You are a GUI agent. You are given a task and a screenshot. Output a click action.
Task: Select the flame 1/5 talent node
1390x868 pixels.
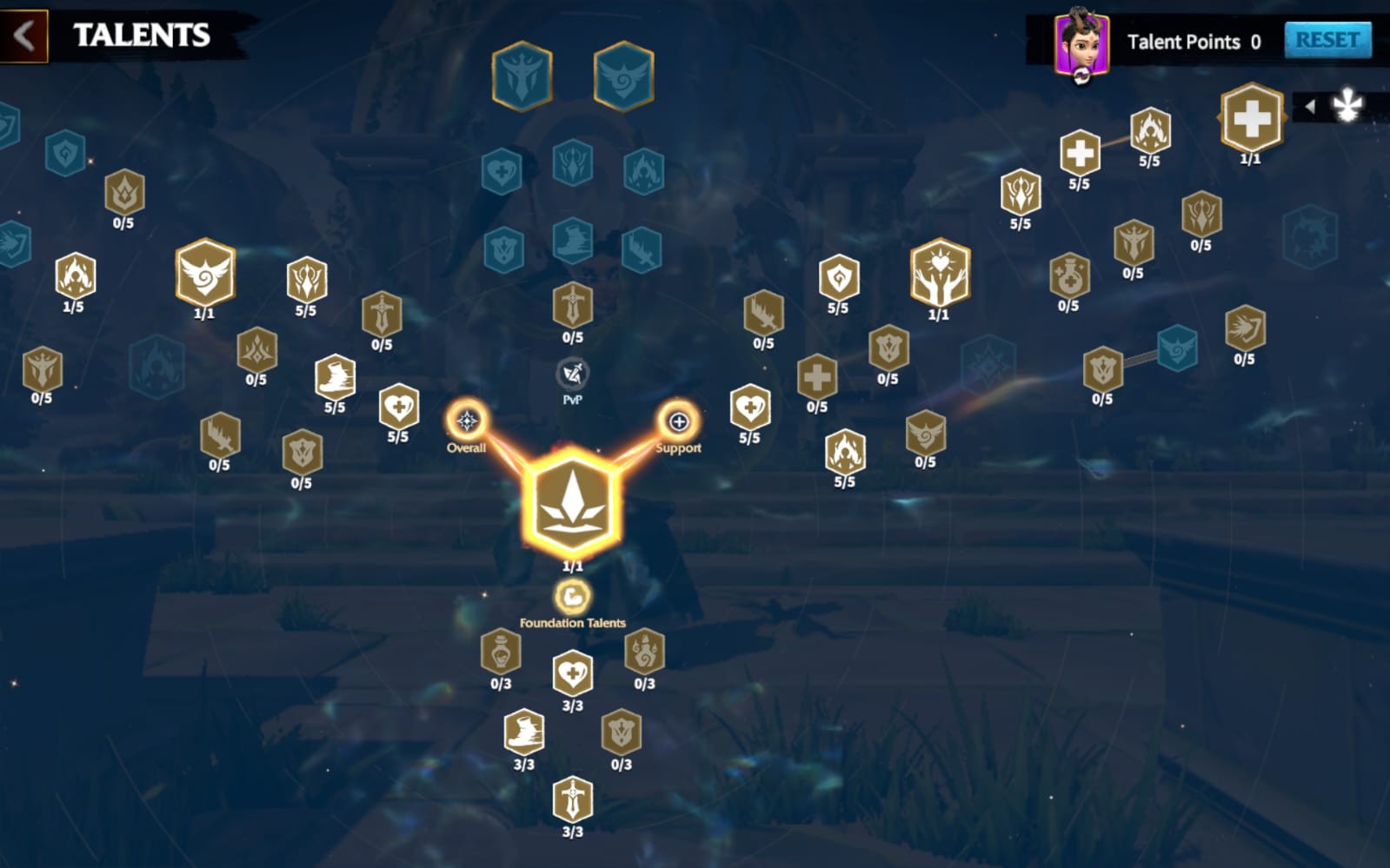pyautogui.click(x=75, y=275)
